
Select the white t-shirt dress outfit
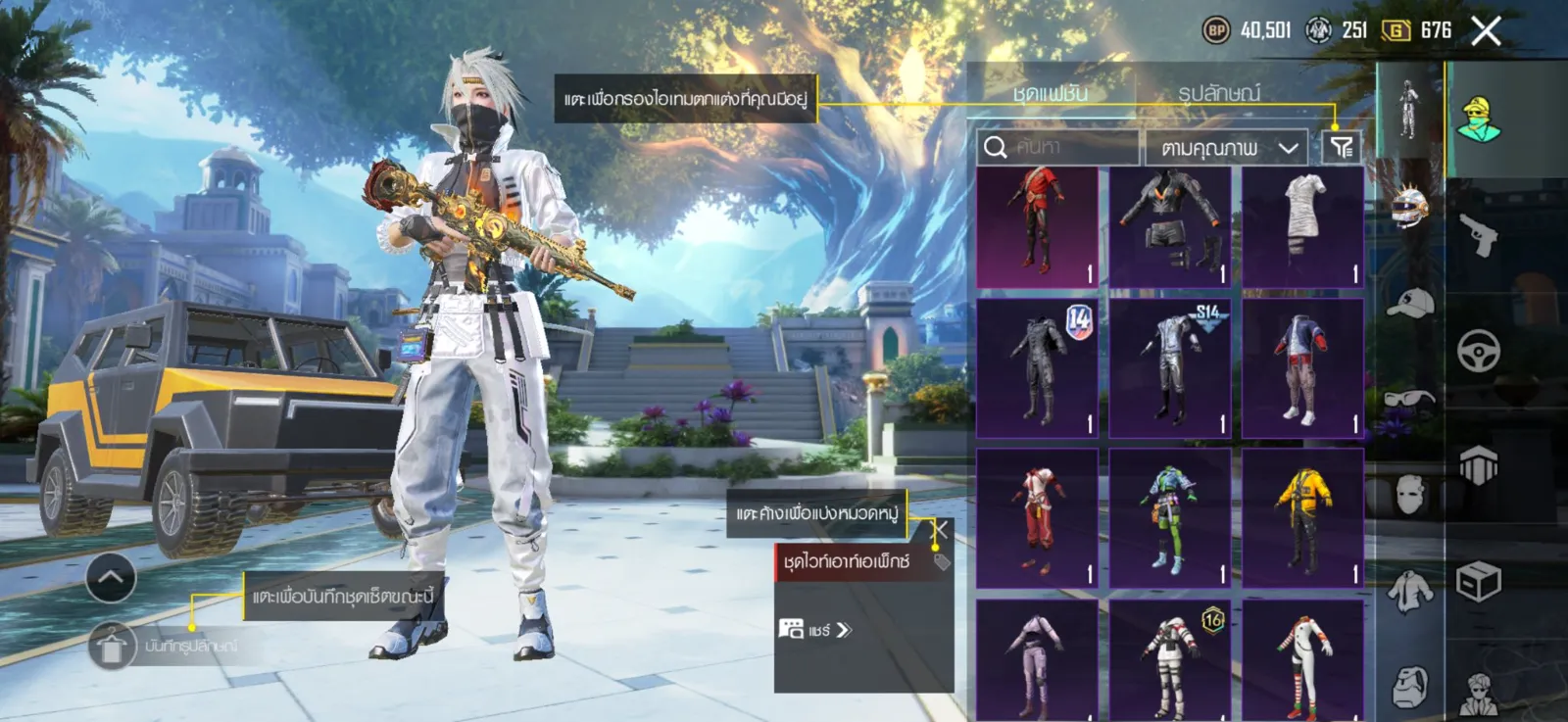1302,227
